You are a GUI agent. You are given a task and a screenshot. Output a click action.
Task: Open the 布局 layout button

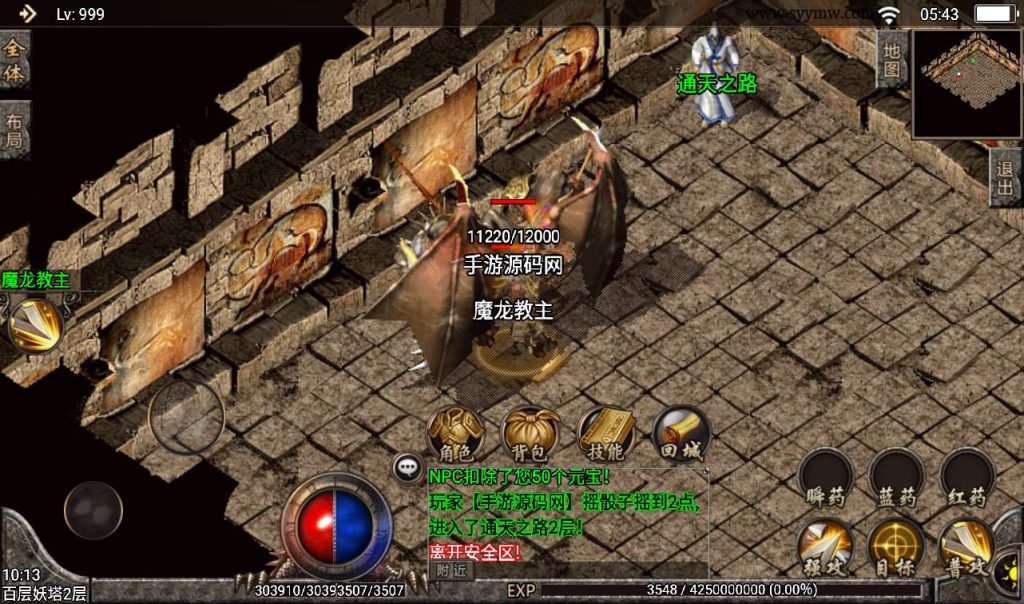(x=15, y=130)
